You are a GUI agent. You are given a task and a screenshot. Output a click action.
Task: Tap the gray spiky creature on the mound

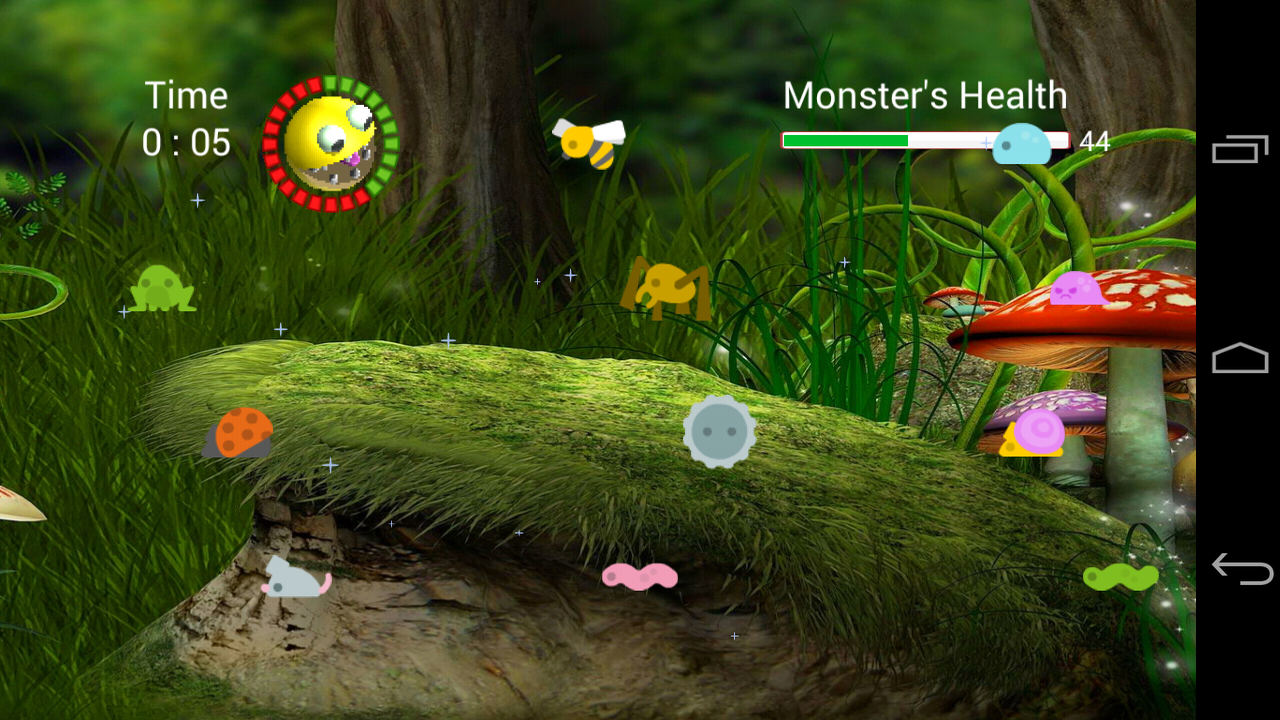coord(718,430)
